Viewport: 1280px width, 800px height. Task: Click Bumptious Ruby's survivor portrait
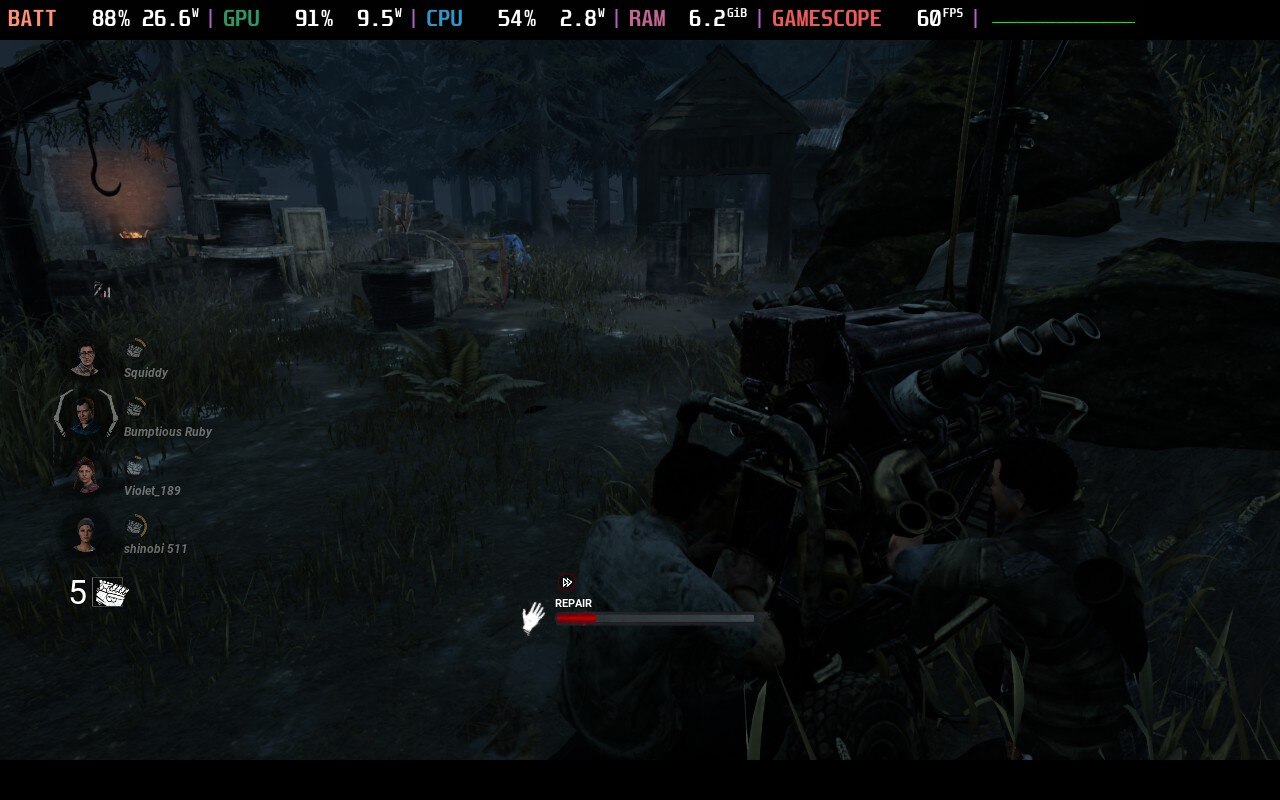[86, 414]
